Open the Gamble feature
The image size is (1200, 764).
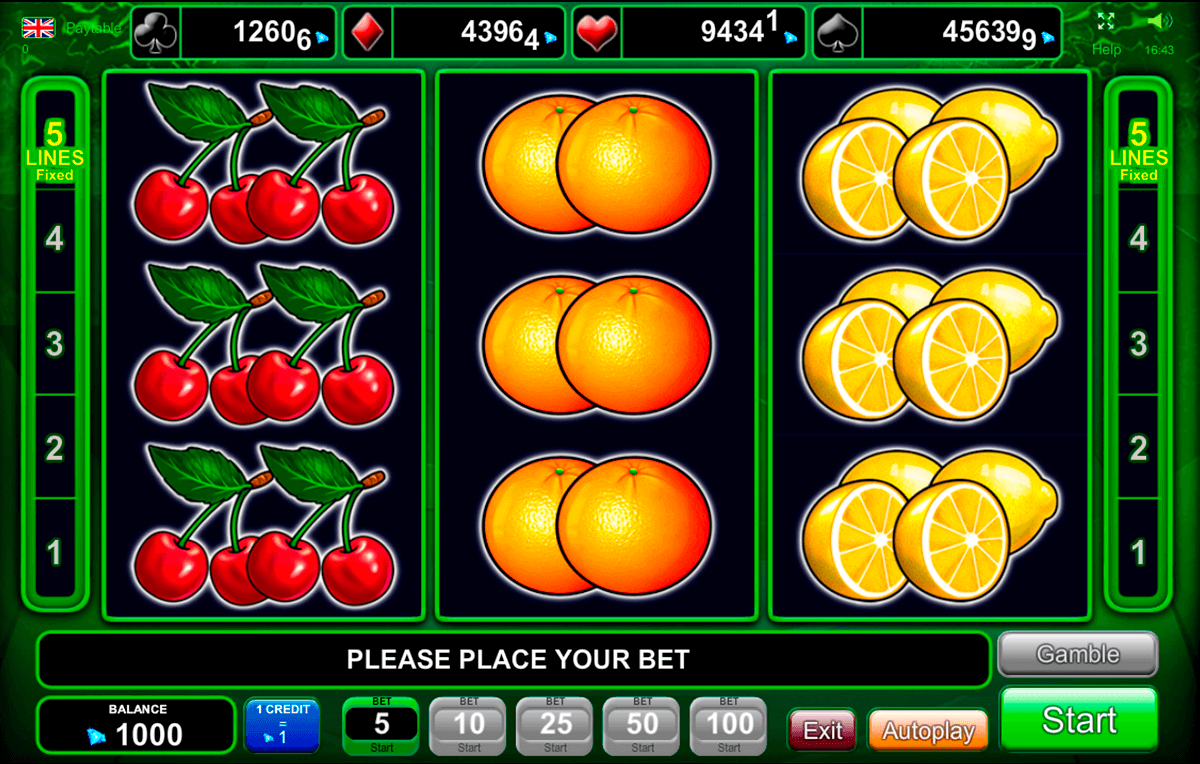pyautogui.click(x=1077, y=655)
